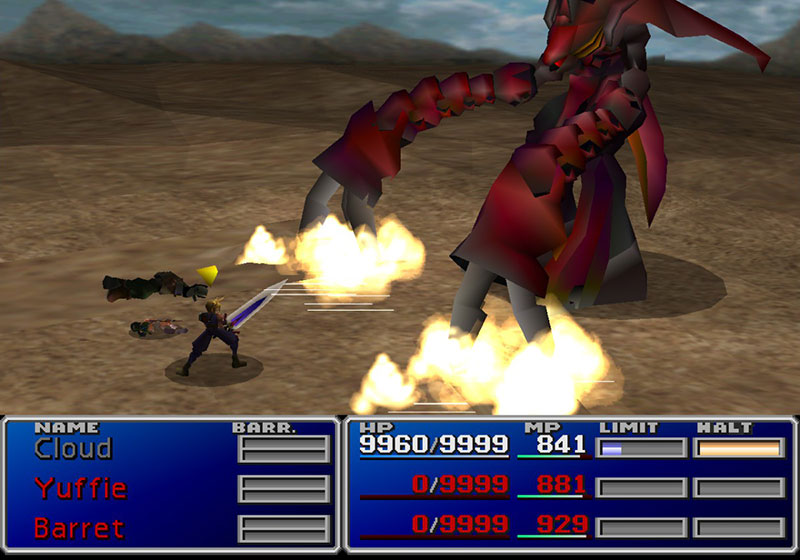Select Cloud in the party list

(x=72, y=449)
